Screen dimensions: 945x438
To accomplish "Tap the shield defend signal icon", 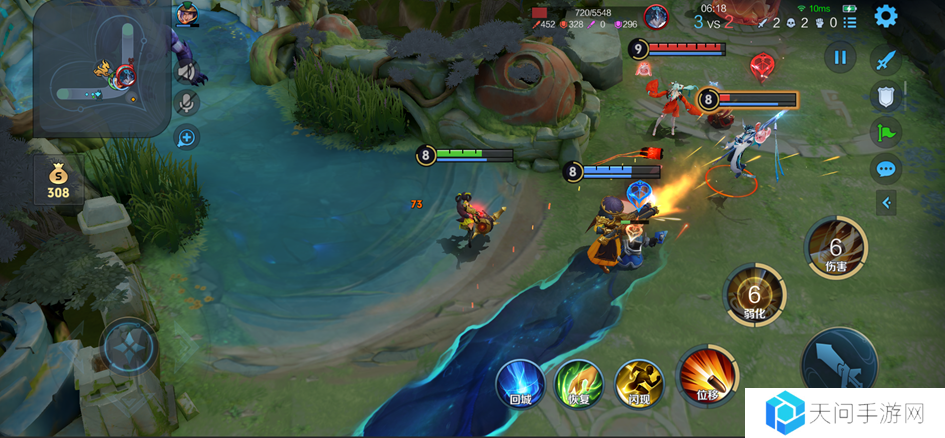I will (x=885, y=96).
